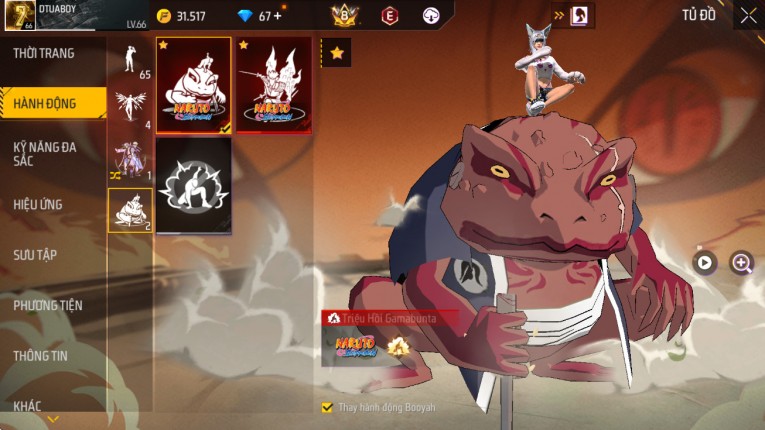The width and height of the screenshot is (765, 430).
Task: Open the THỜI TRANG category
Action: (45, 53)
